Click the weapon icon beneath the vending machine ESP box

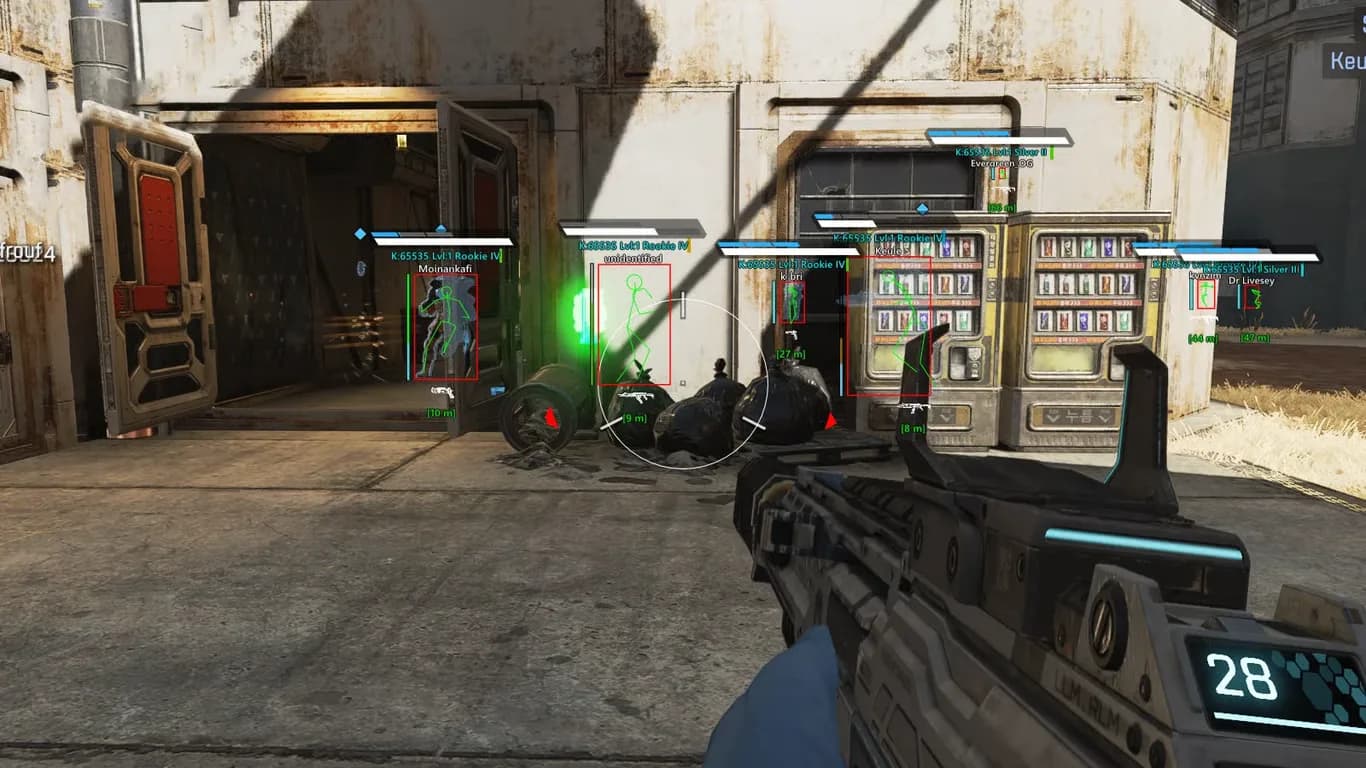[914, 408]
